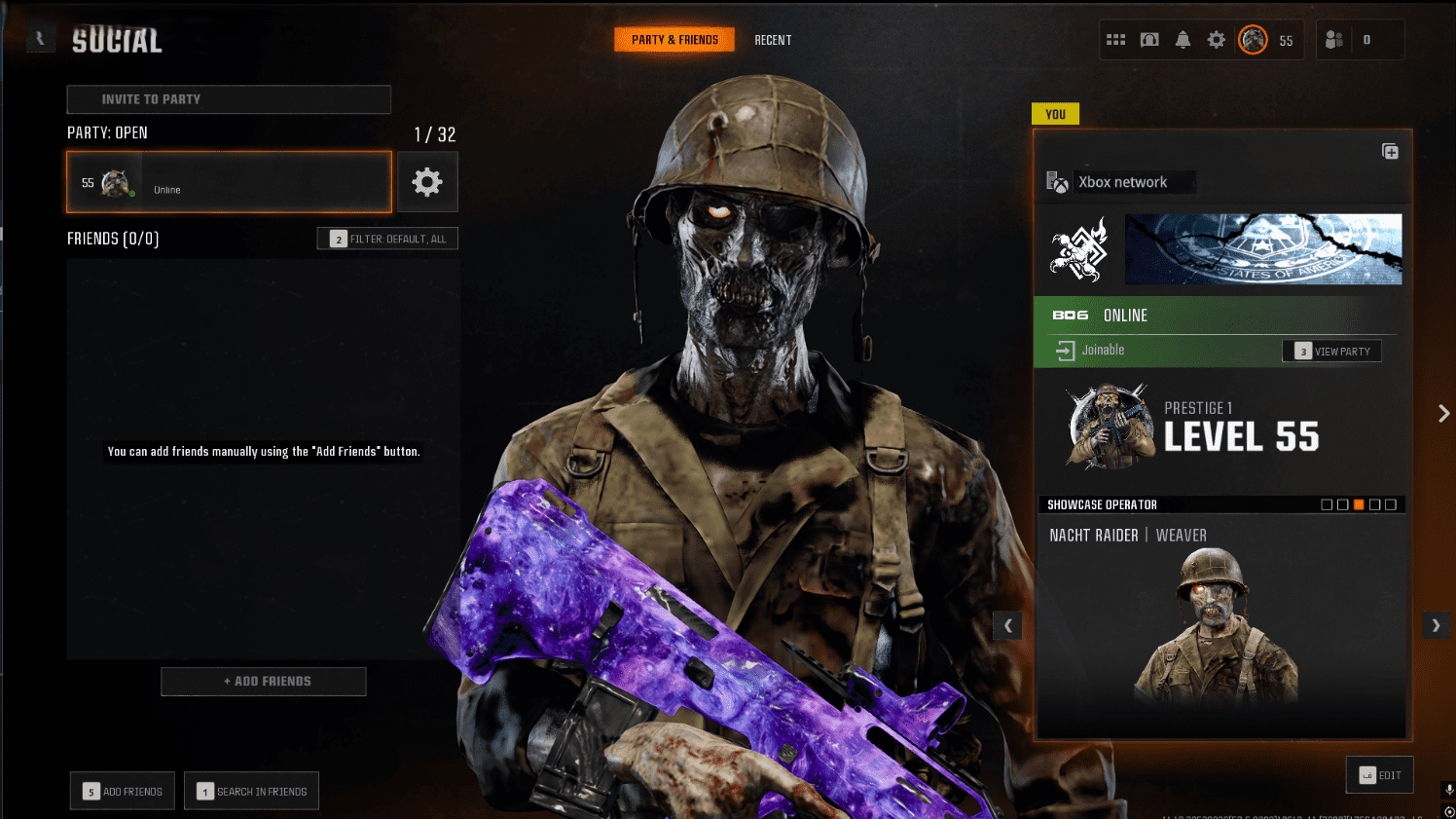Viewport: 1456px width, 819px height.
Task: Click your level 55 player avatar in top bar
Action: click(1254, 39)
